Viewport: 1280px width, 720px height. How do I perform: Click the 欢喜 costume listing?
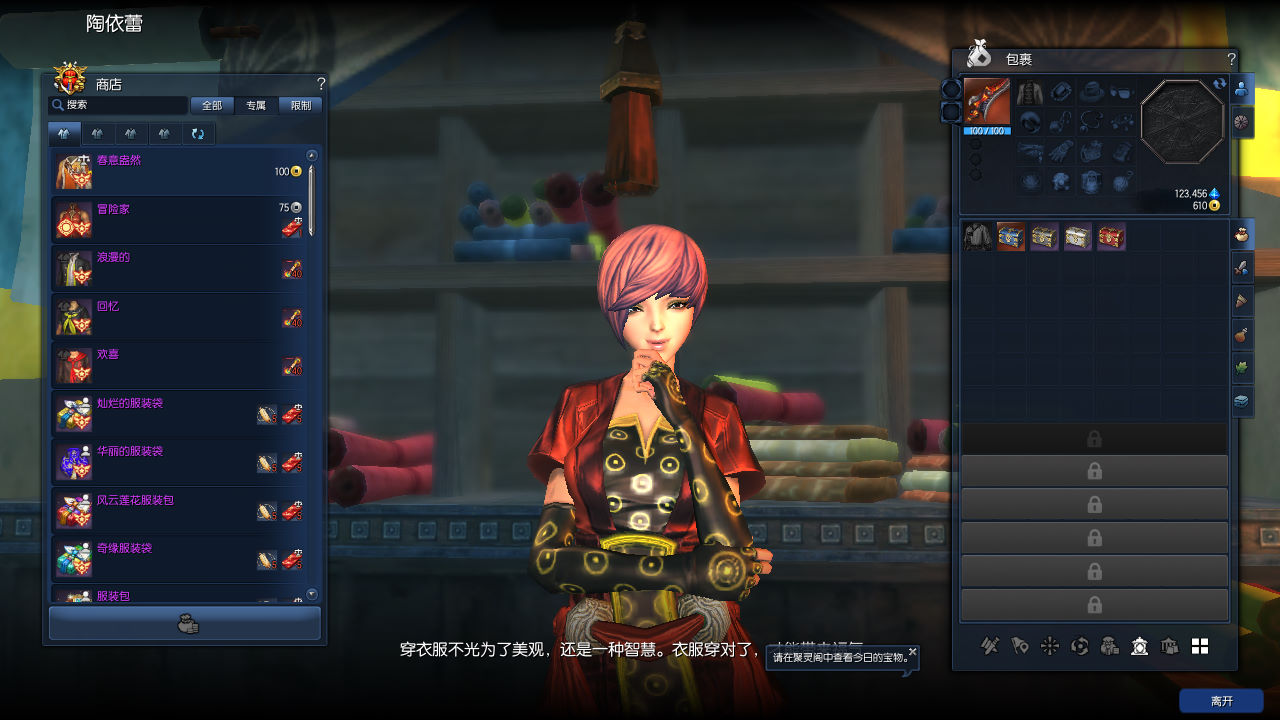click(180, 365)
